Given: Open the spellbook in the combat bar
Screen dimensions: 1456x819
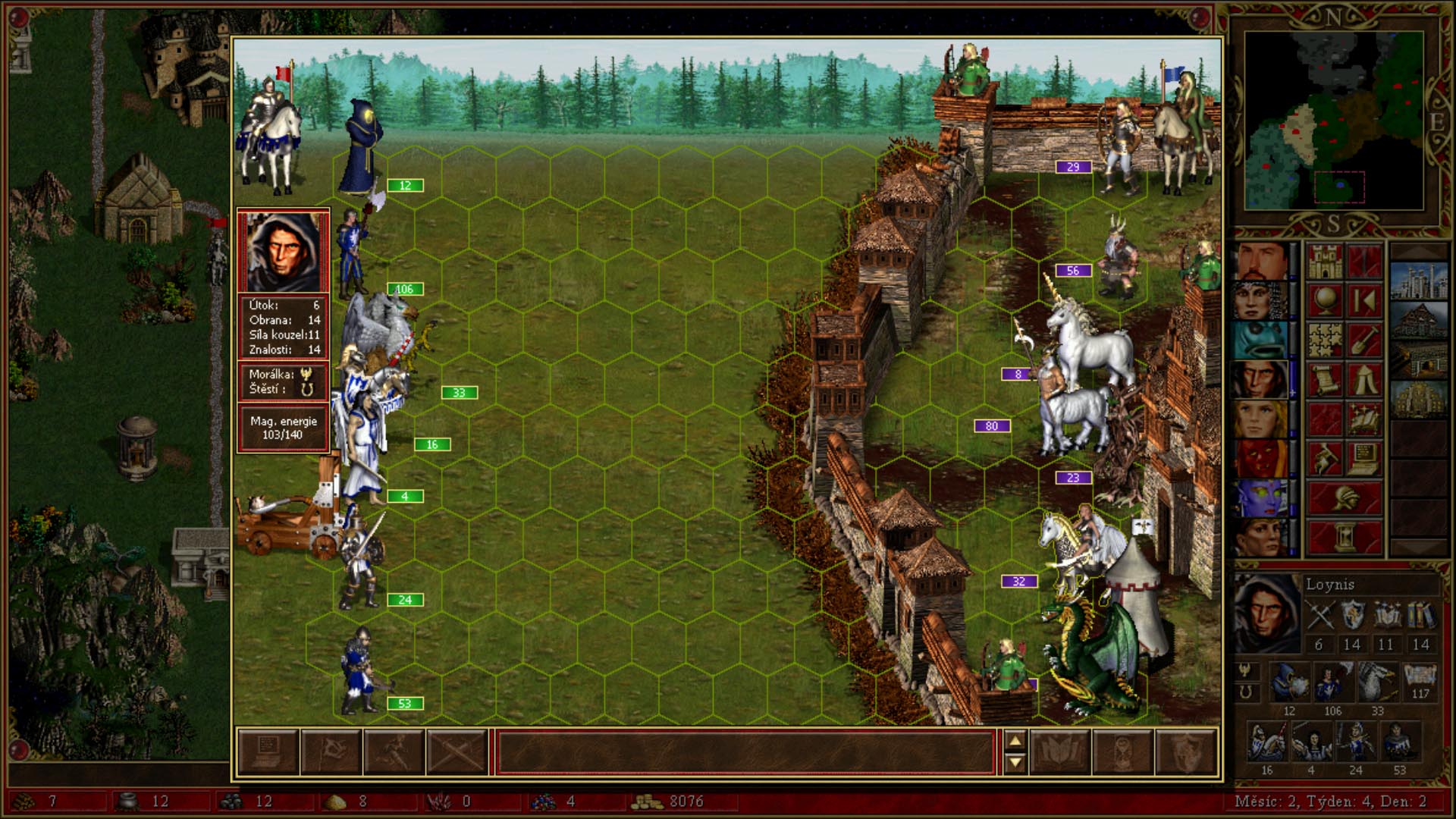Looking at the screenshot, I should (1060, 752).
